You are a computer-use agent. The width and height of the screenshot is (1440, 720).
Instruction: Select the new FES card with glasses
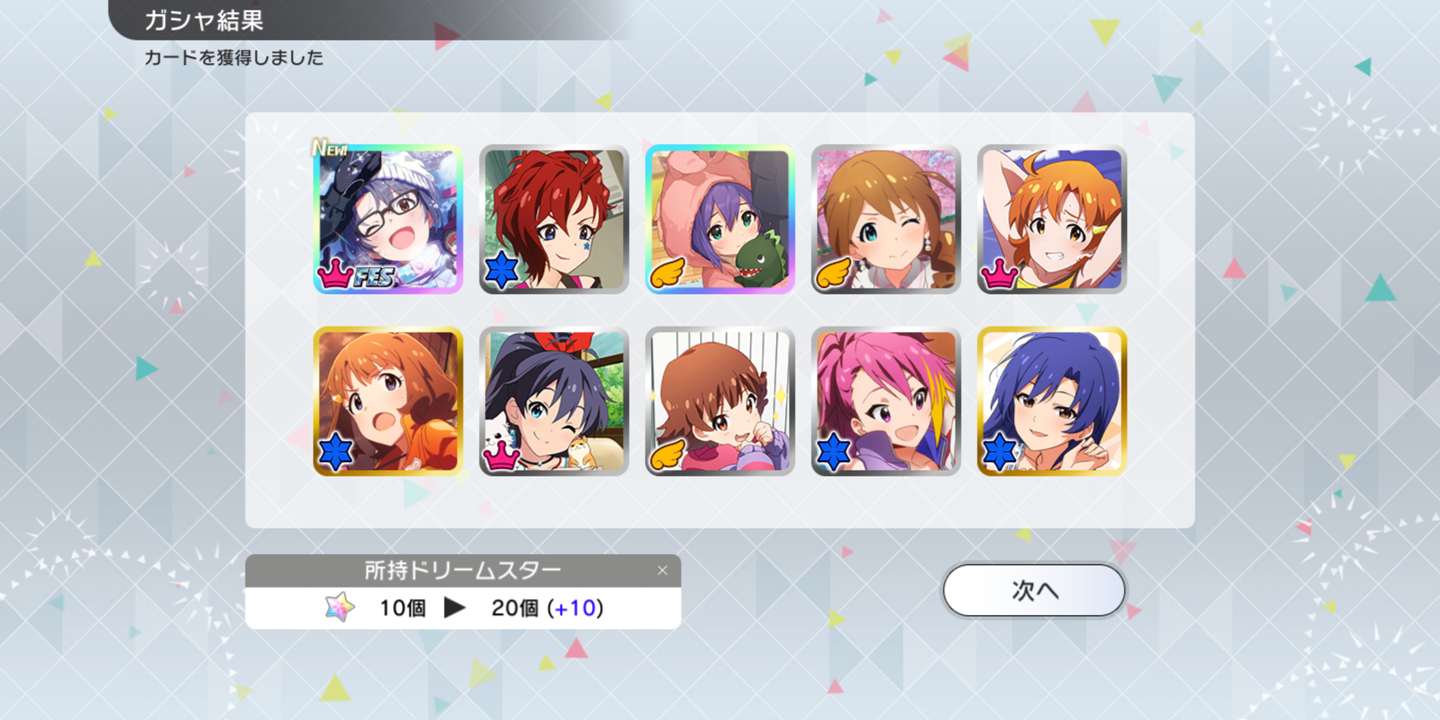[x=388, y=219]
